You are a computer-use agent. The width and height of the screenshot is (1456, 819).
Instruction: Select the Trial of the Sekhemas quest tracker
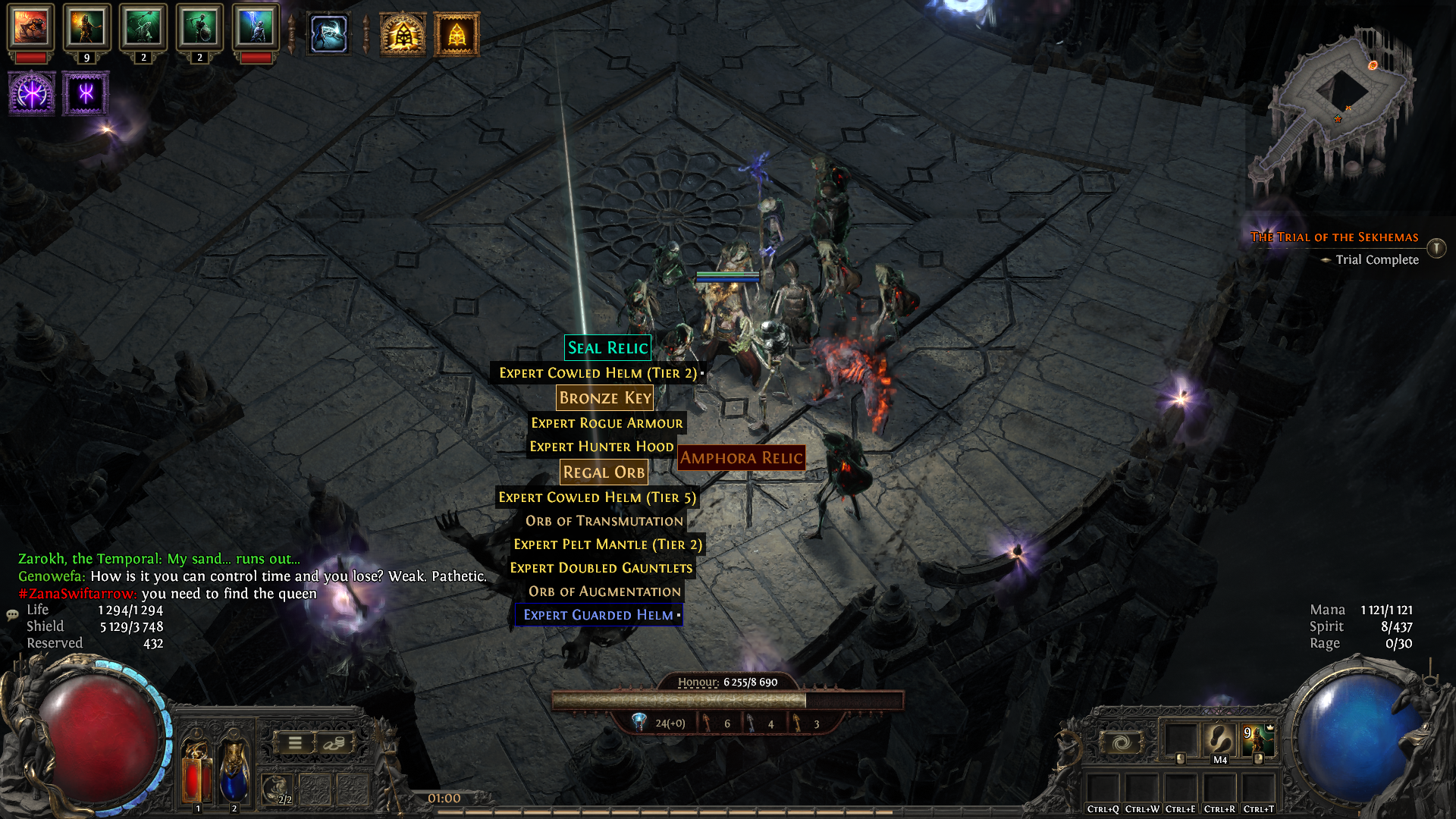click(1334, 237)
